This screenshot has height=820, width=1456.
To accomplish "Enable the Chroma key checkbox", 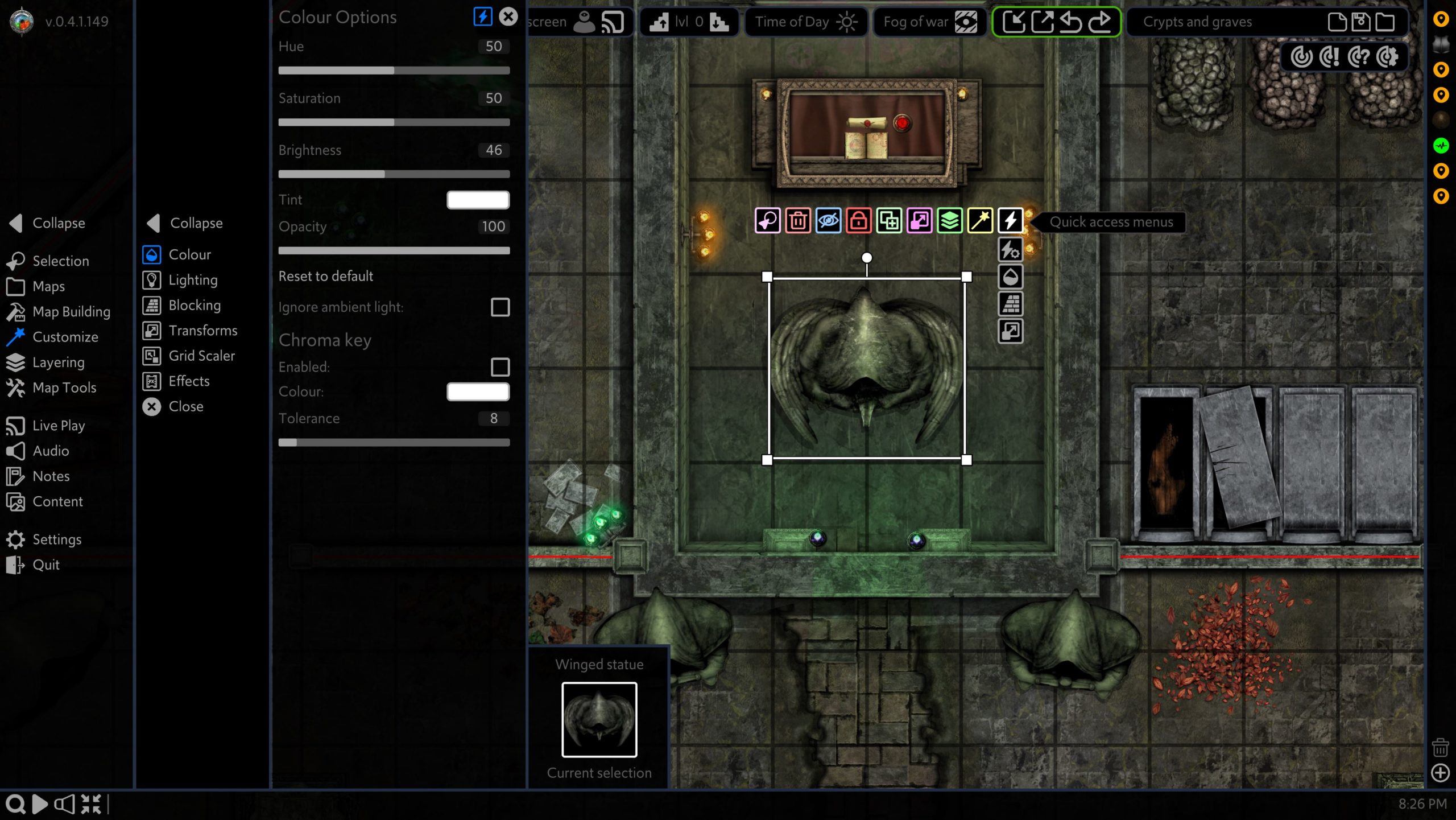I will (500, 367).
